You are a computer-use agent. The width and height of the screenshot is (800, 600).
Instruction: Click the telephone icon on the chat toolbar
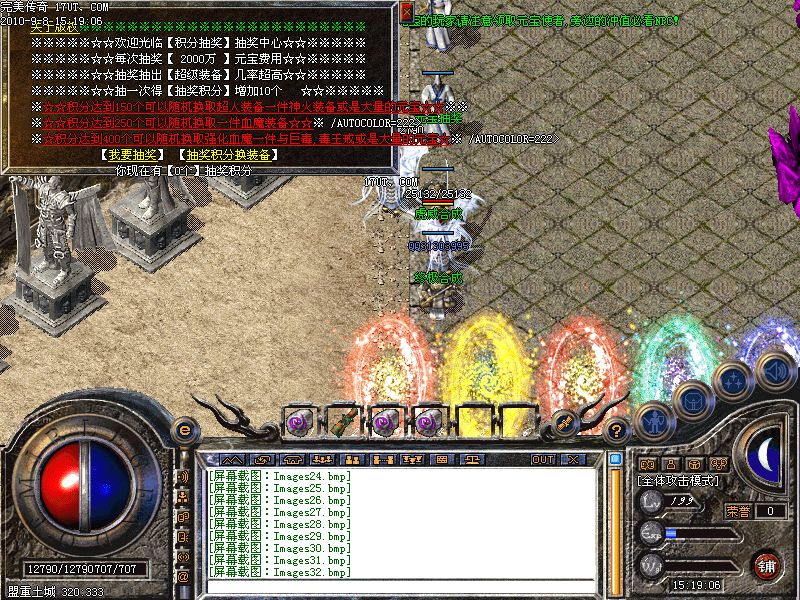292,459
